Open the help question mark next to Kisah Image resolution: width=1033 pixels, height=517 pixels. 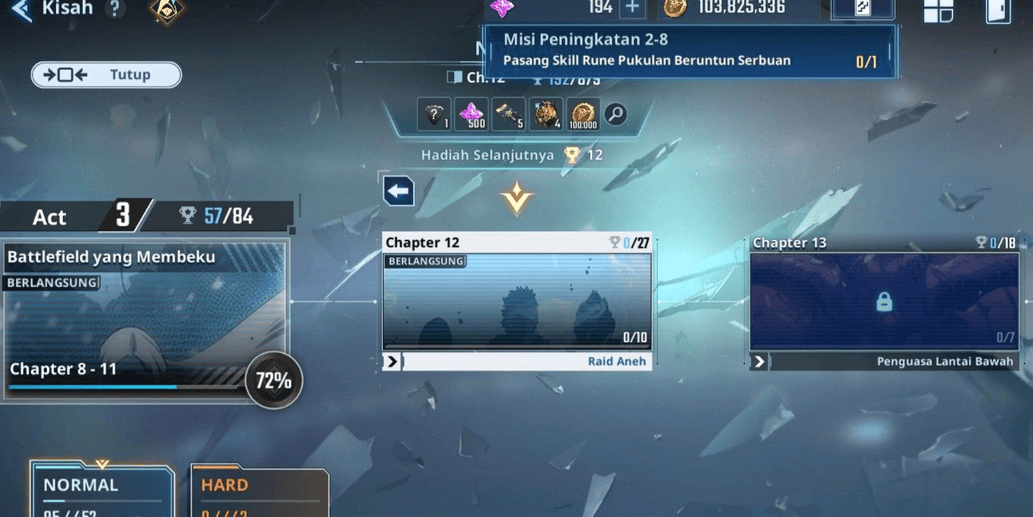(x=115, y=9)
